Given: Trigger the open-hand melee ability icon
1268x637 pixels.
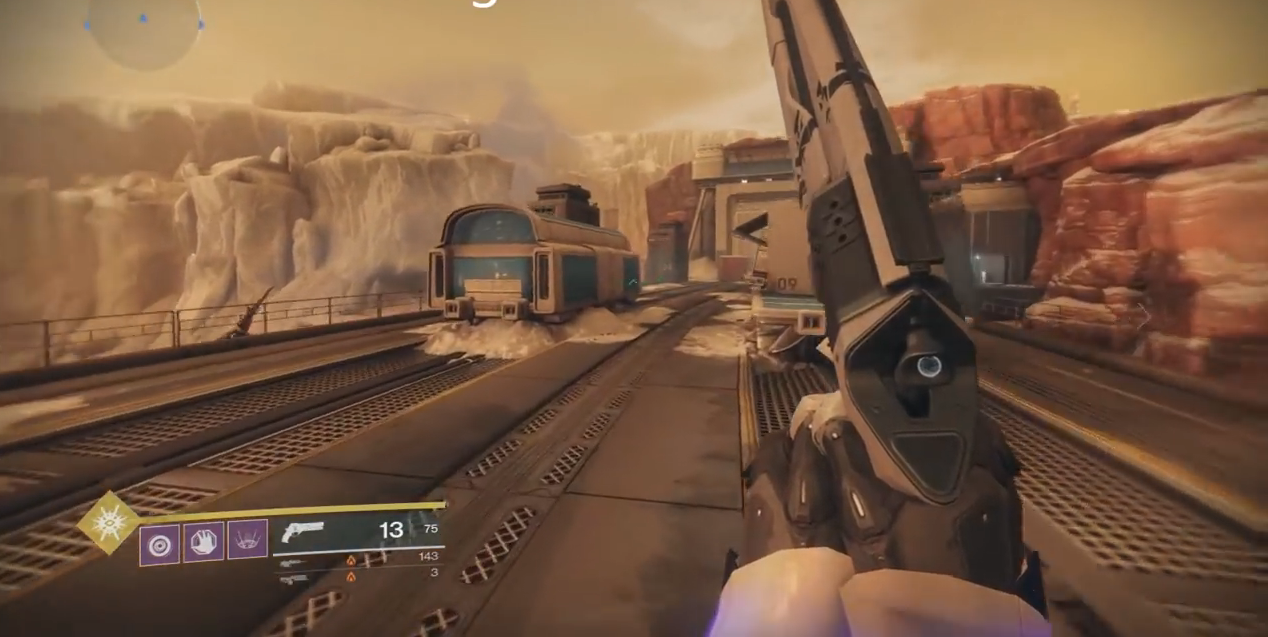Looking at the screenshot, I should point(204,542).
